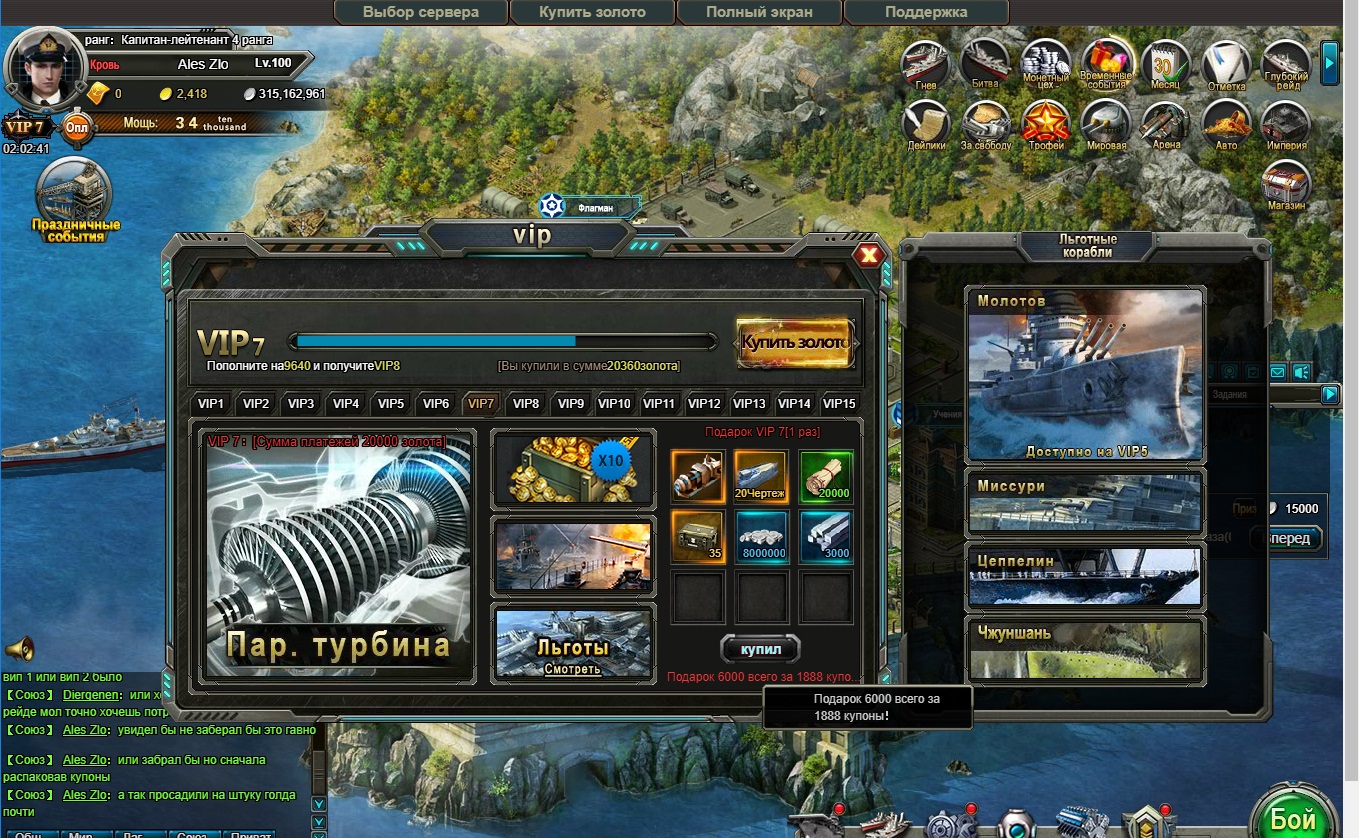Select the Молотов ship card
The width and height of the screenshot is (1359, 838).
click(1085, 375)
